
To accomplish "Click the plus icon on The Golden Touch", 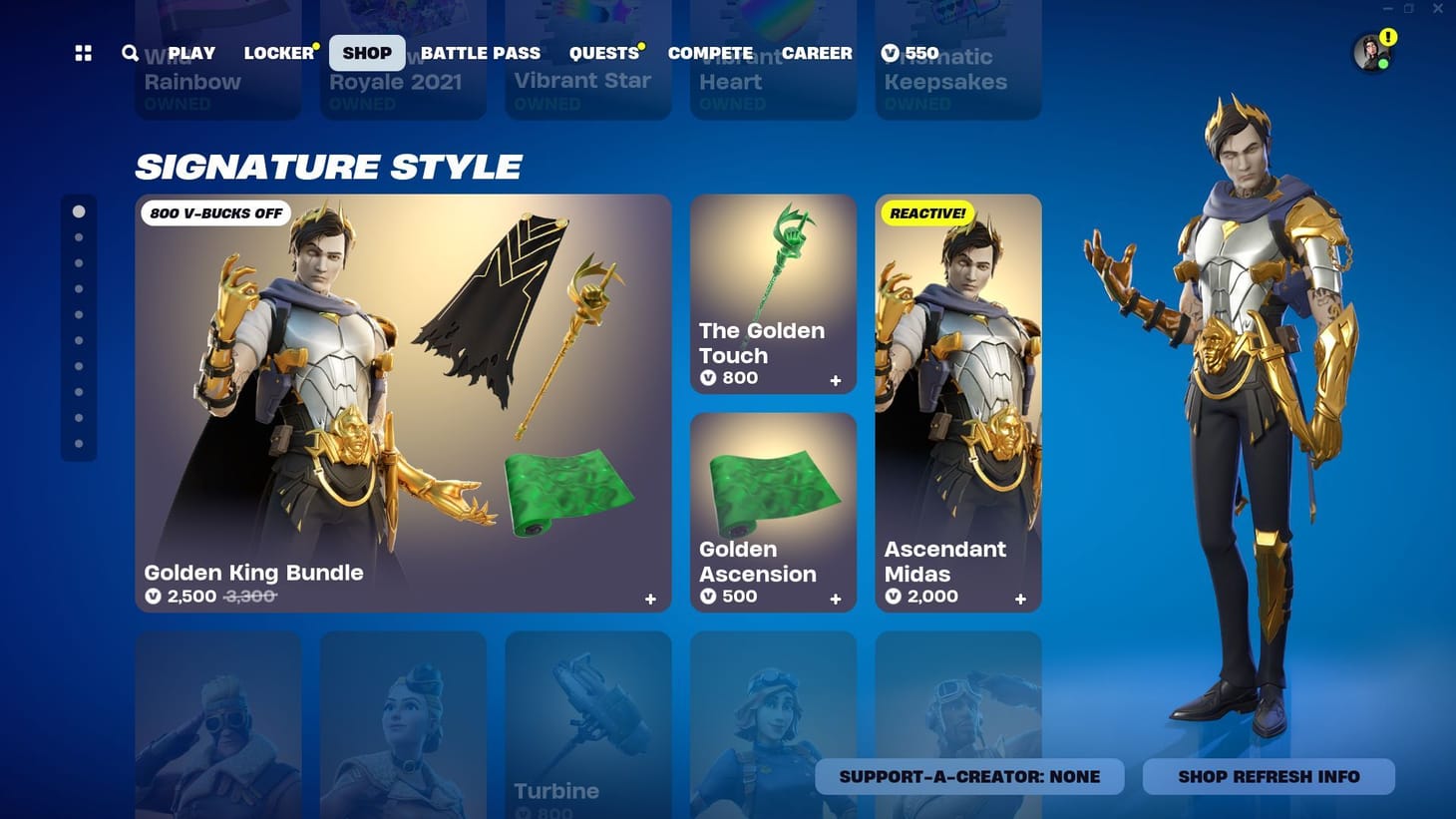I will (x=836, y=380).
